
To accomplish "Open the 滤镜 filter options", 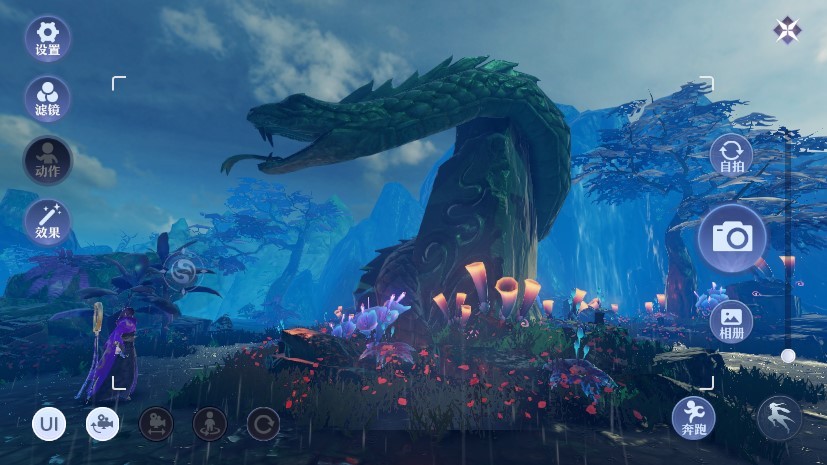I will pyautogui.click(x=47, y=99).
